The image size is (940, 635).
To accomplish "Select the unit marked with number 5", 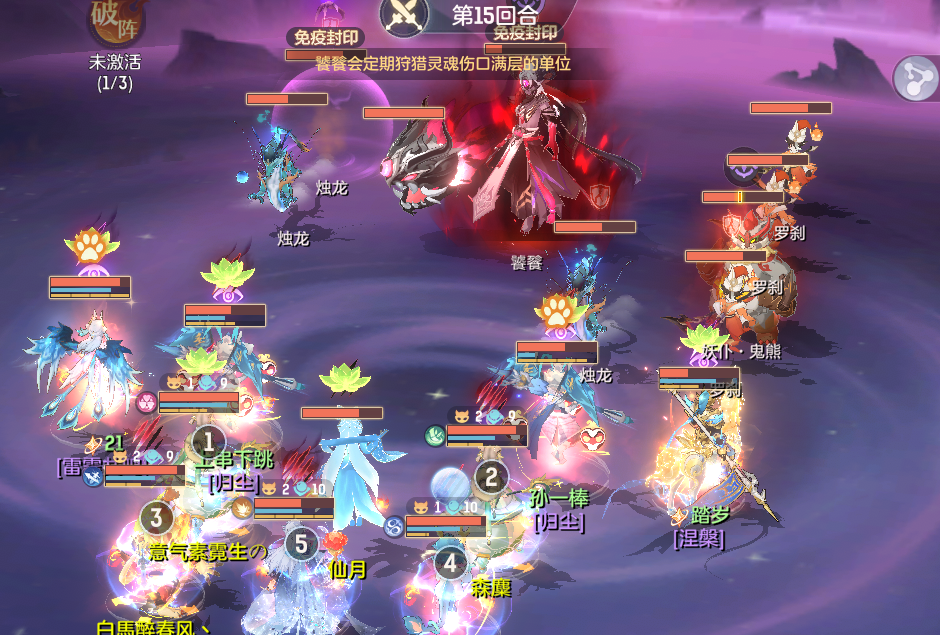I will [x=301, y=544].
